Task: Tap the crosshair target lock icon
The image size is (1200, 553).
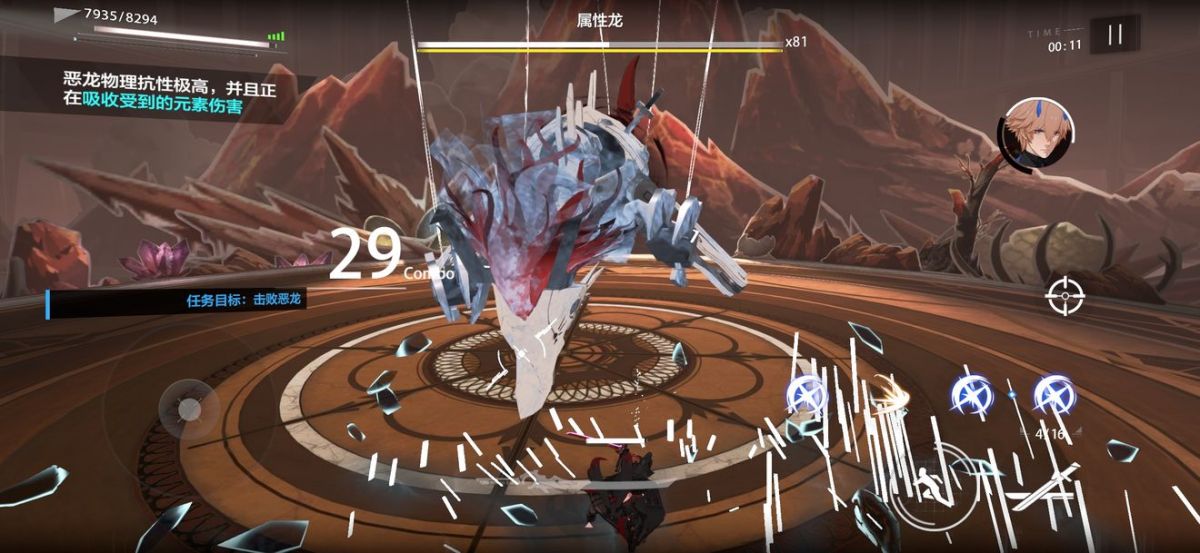Action: coord(1066,294)
